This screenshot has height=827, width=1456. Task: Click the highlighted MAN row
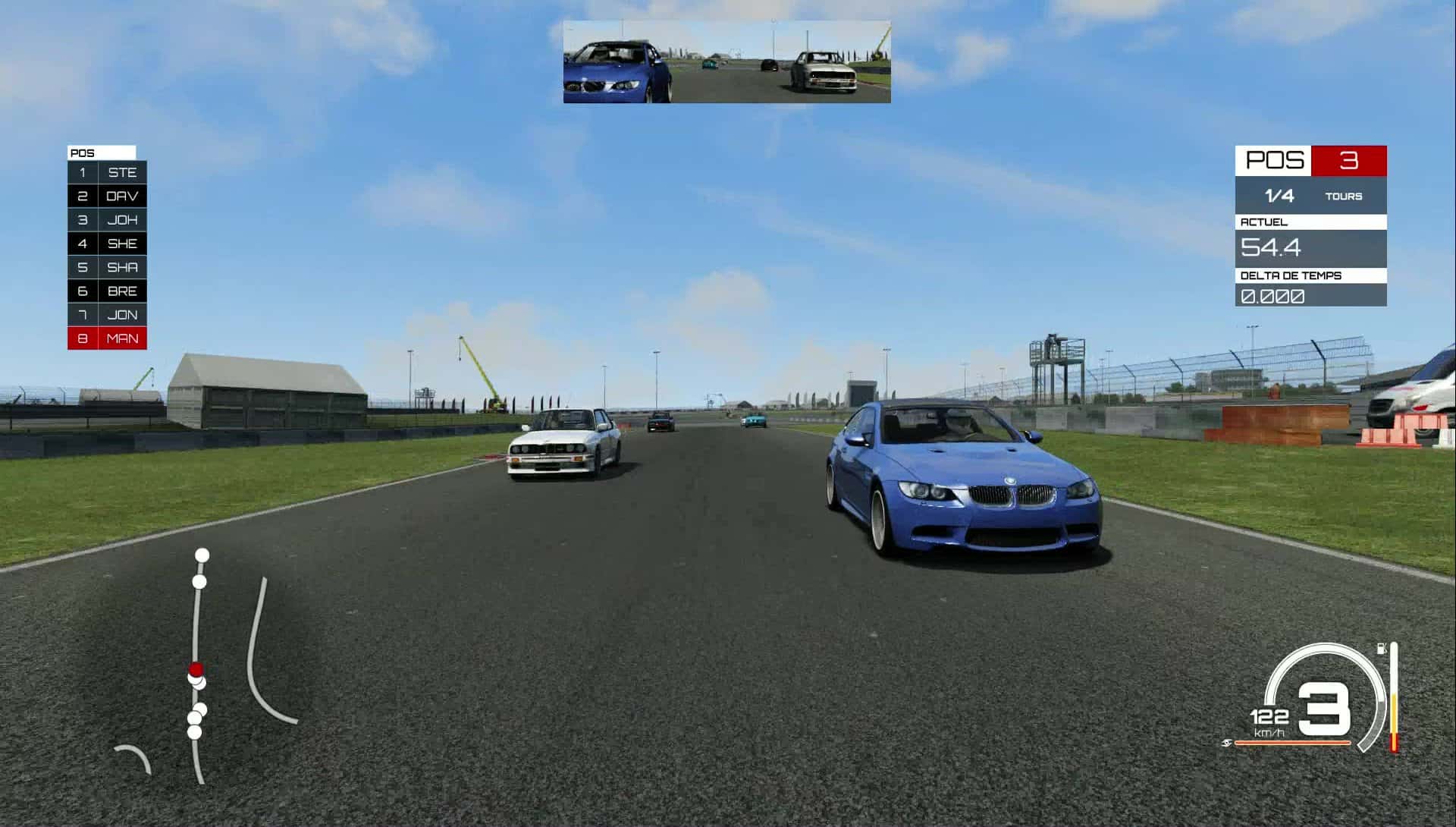[x=107, y=338]
